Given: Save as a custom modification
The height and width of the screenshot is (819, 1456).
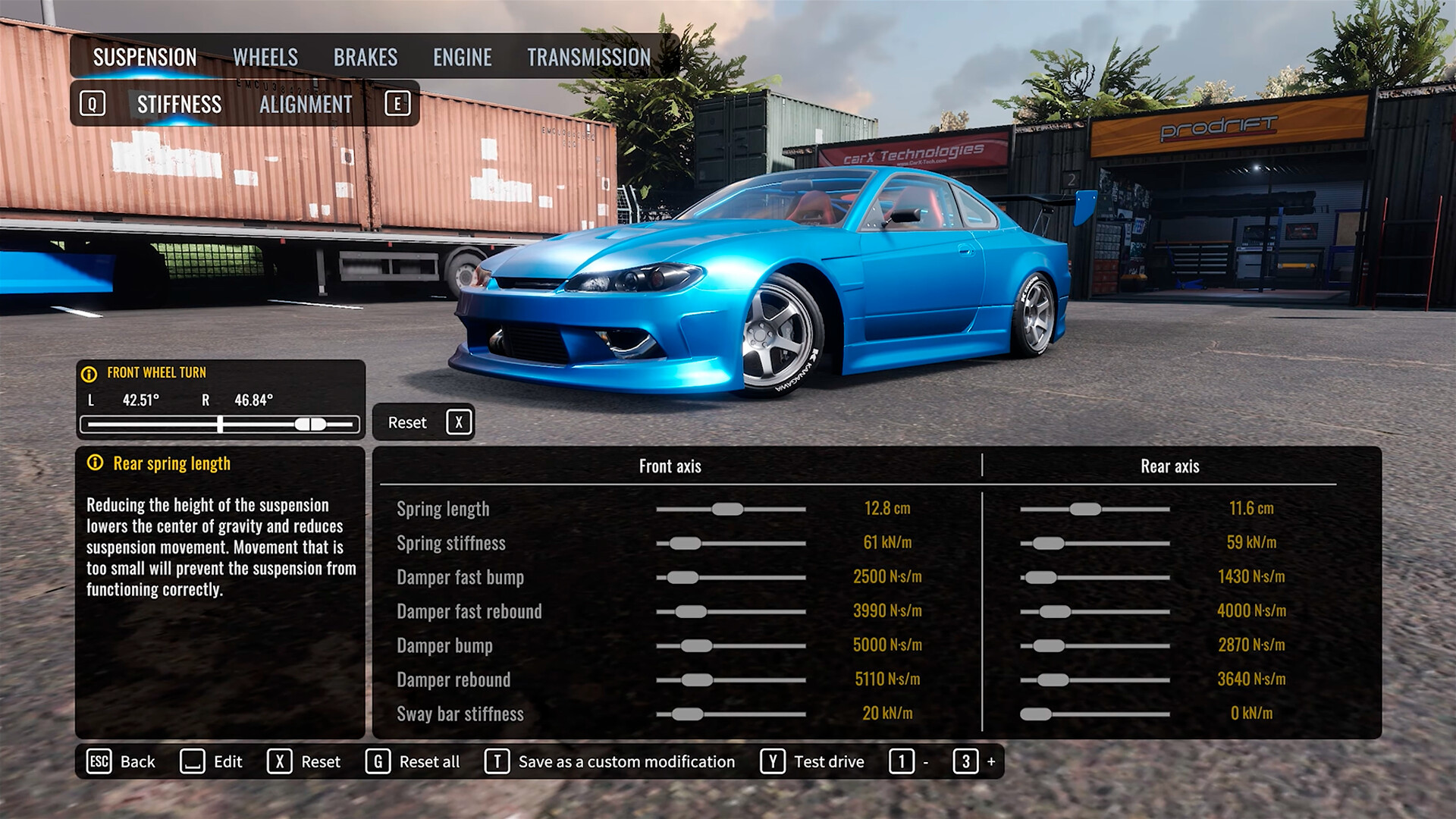Looking at the screenshot, I should 610,761.
